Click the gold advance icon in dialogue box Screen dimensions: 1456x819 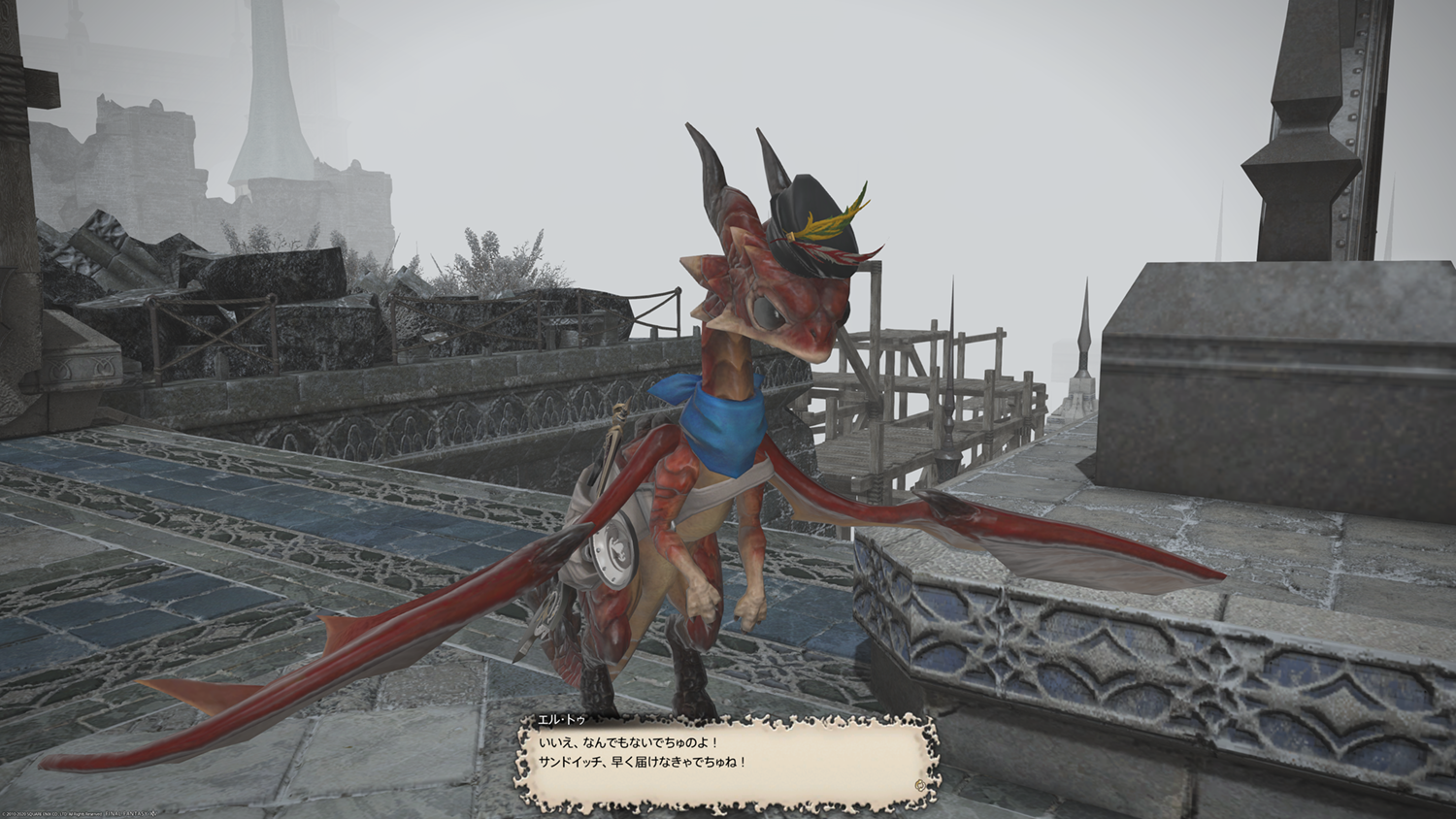pyautogui.click(x=918, y=784)
